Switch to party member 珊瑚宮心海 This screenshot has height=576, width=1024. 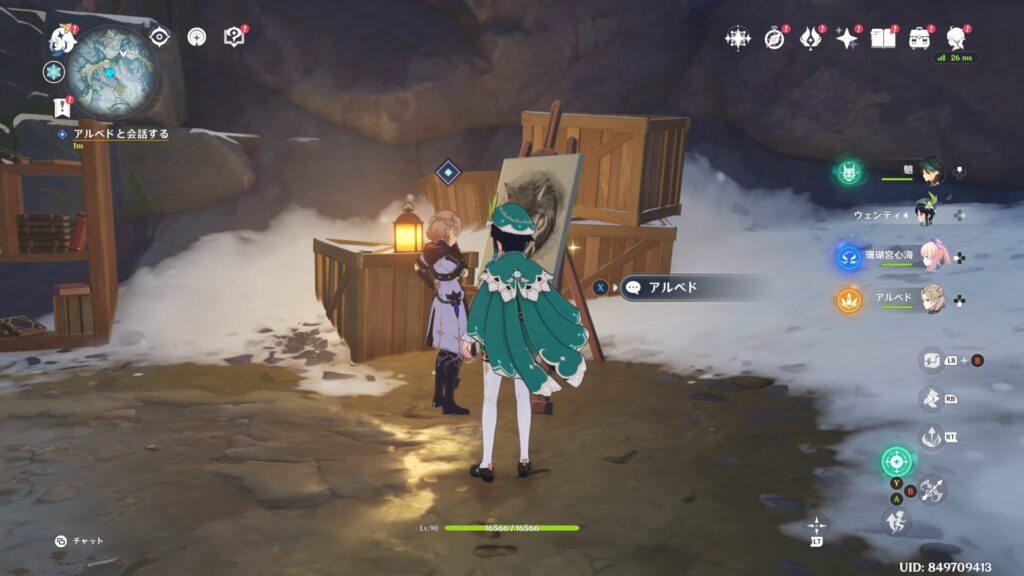click(x=930, y=257)
